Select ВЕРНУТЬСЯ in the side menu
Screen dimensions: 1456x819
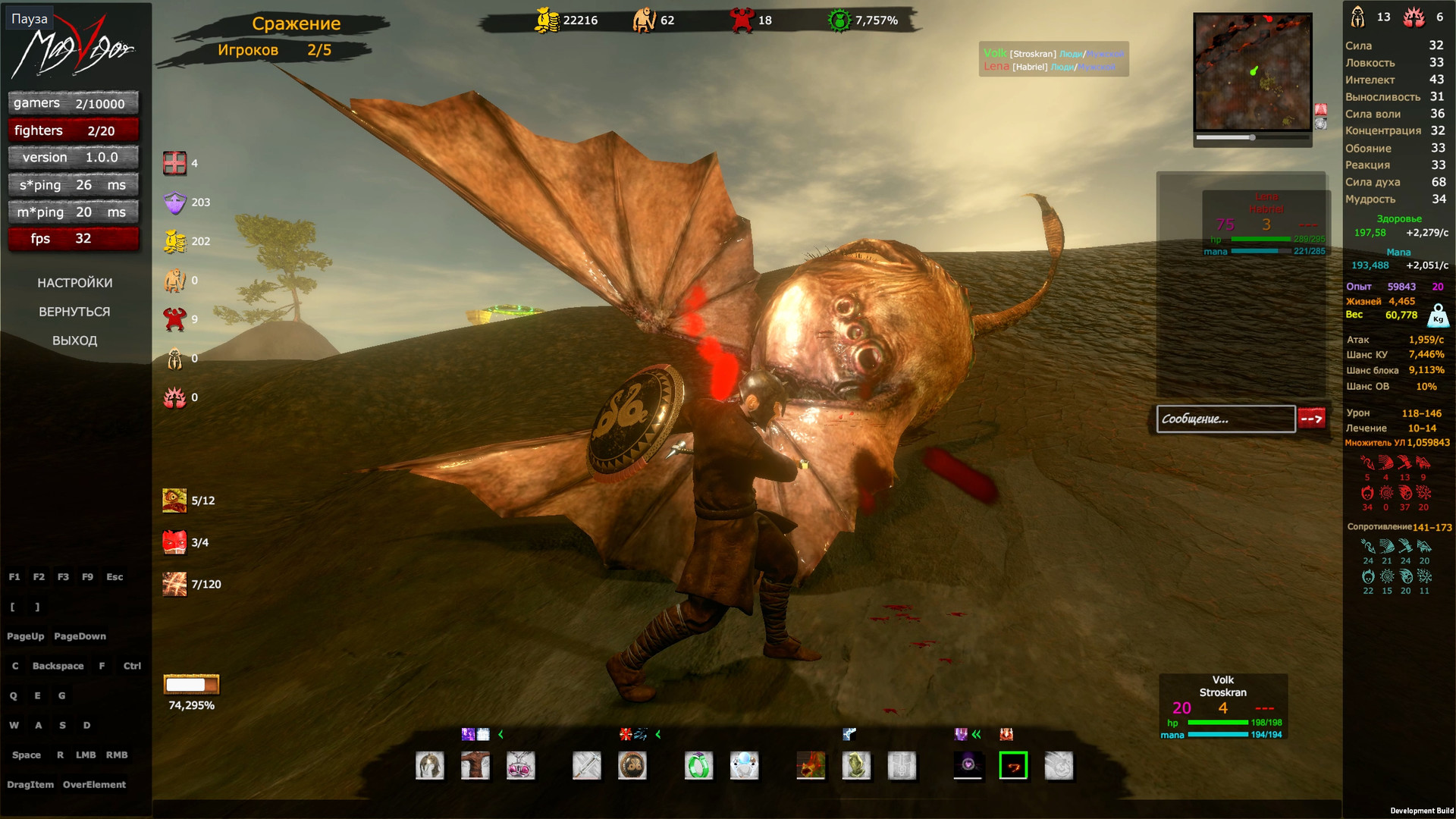[74, 311]
